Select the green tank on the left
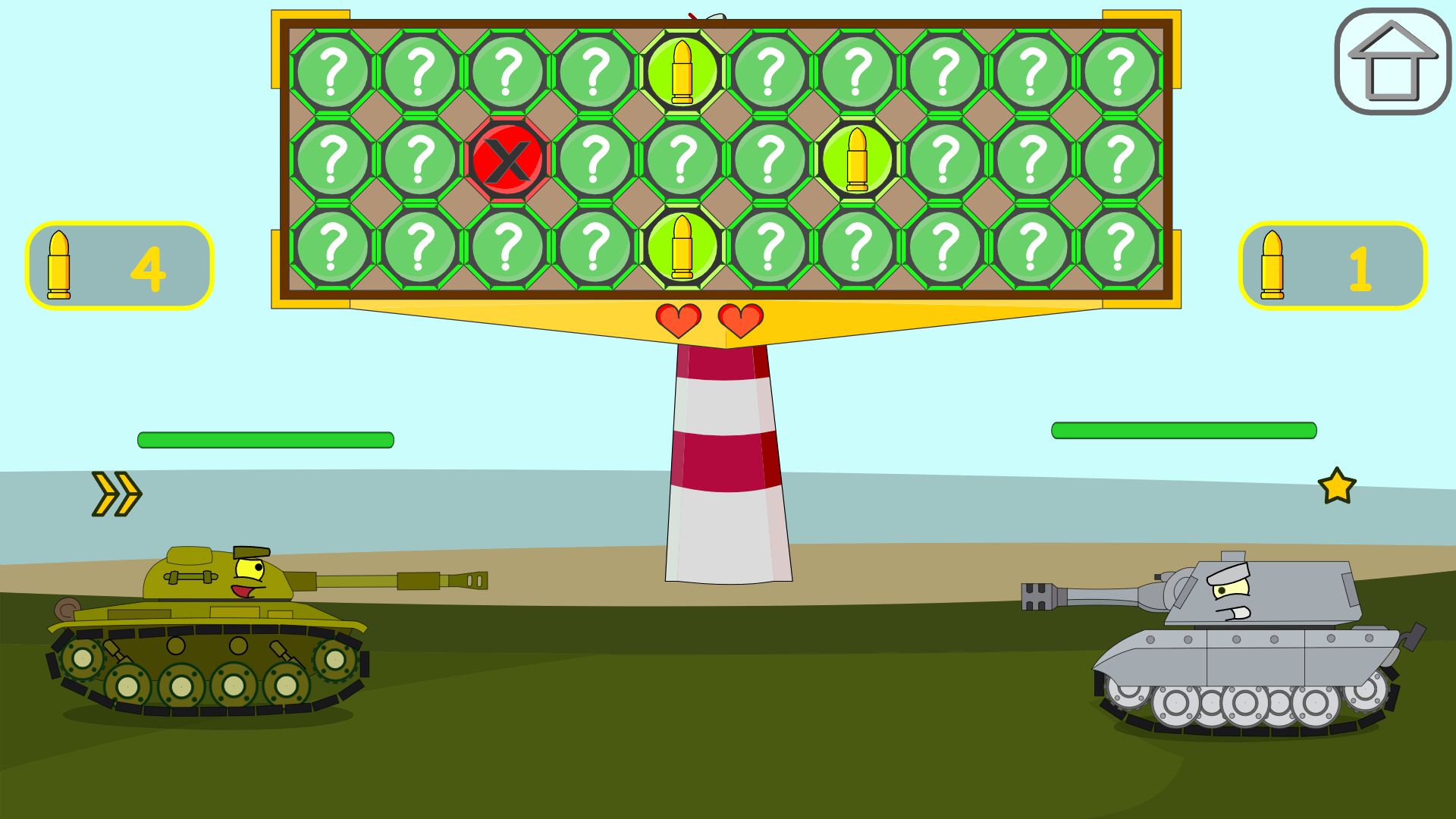The image size is (1456, 819). coord(205,645)
